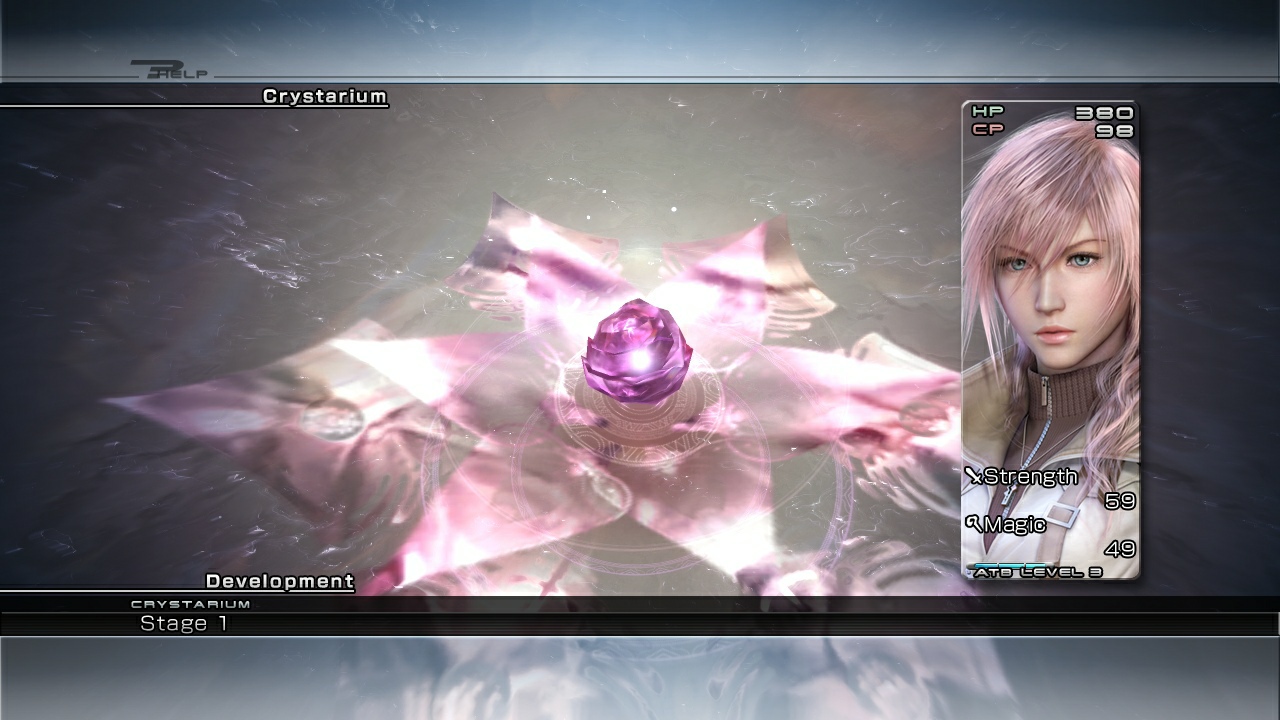This screenshot has width=1280, height=720.
Task: Select the Development option
Action: [279, 580]
